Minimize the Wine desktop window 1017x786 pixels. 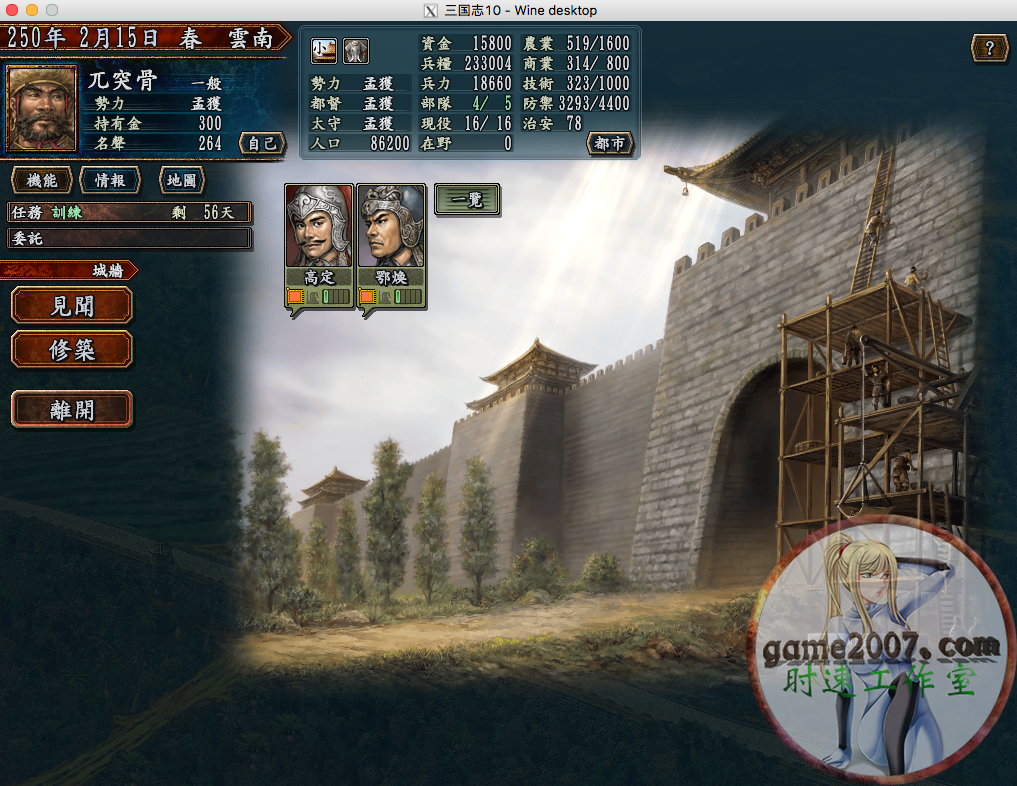(31, 10)
